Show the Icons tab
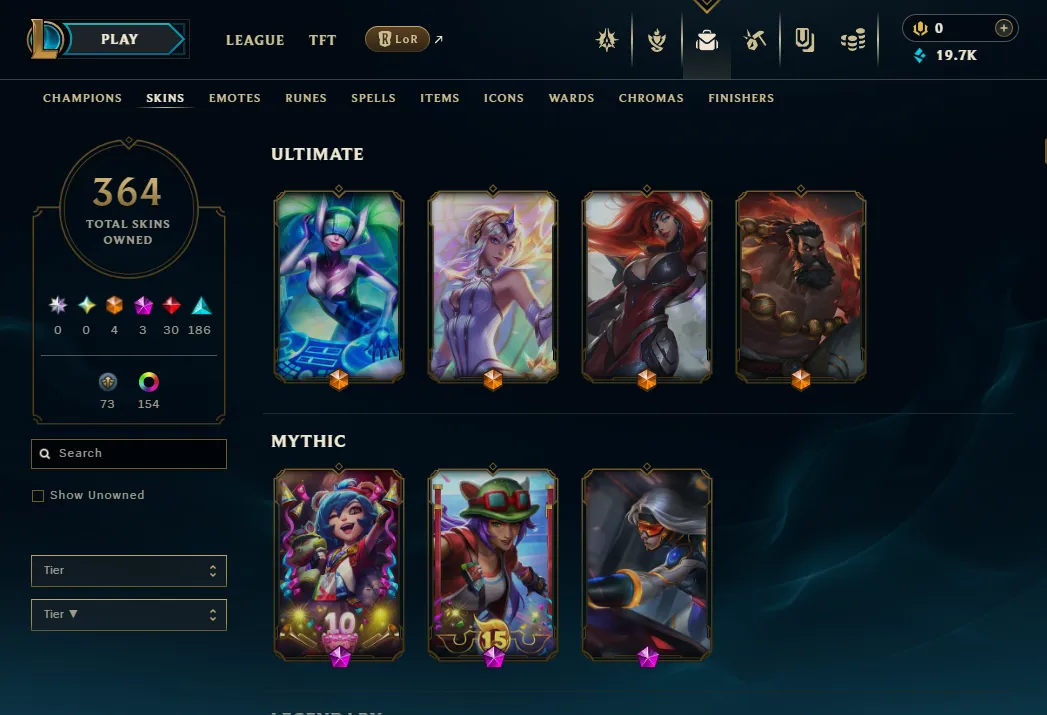This screenshot has width=1047, height=715. pos(504,98)
